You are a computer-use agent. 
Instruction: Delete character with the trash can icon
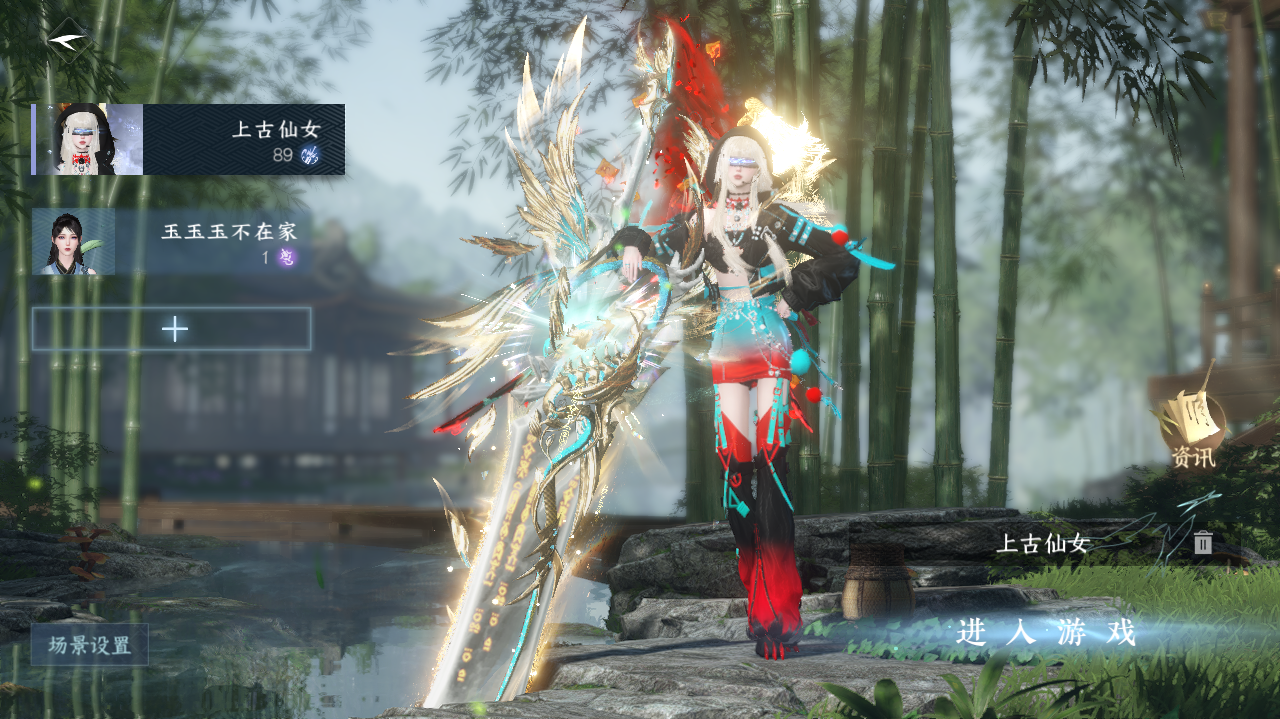(x=1203, y=543)
